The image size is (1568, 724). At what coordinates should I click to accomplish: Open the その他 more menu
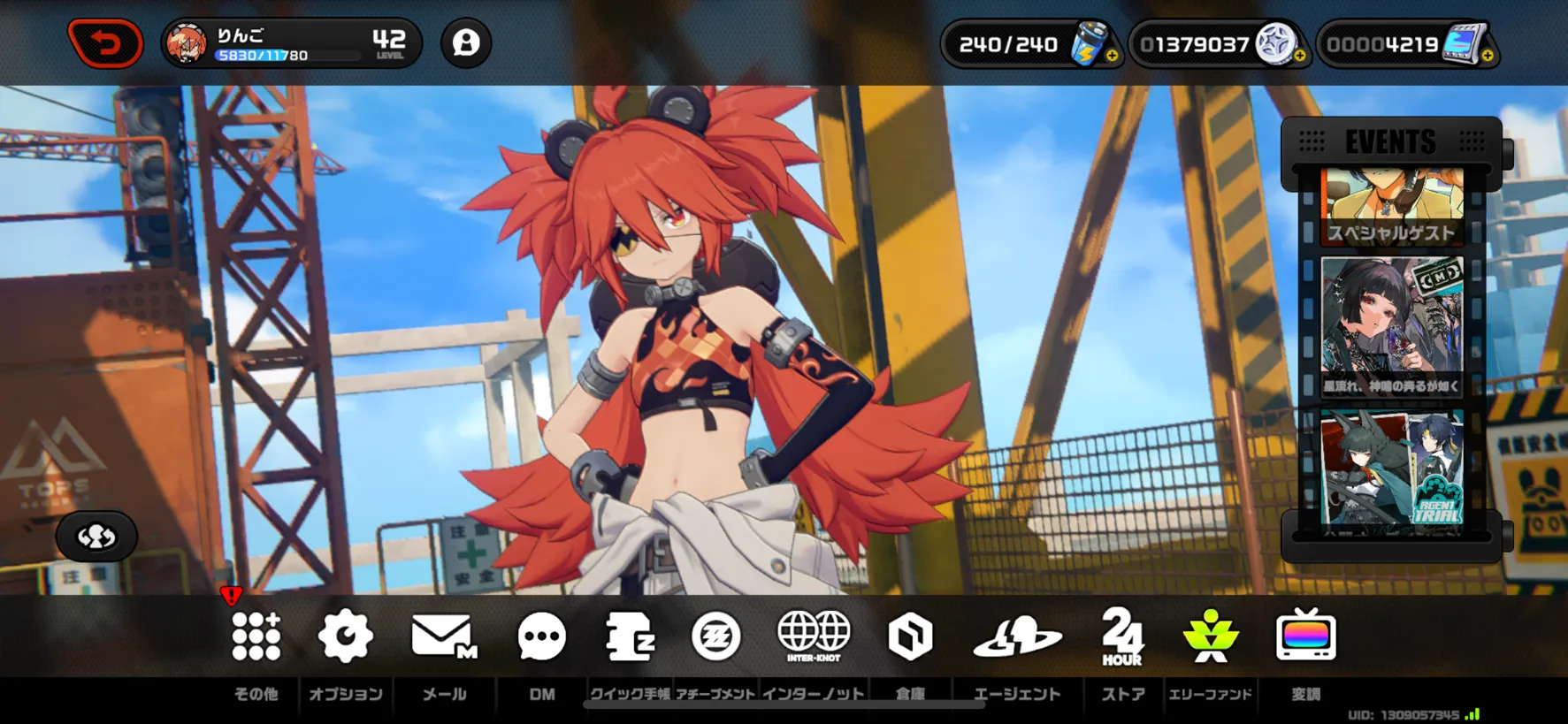tap(256, 636)
